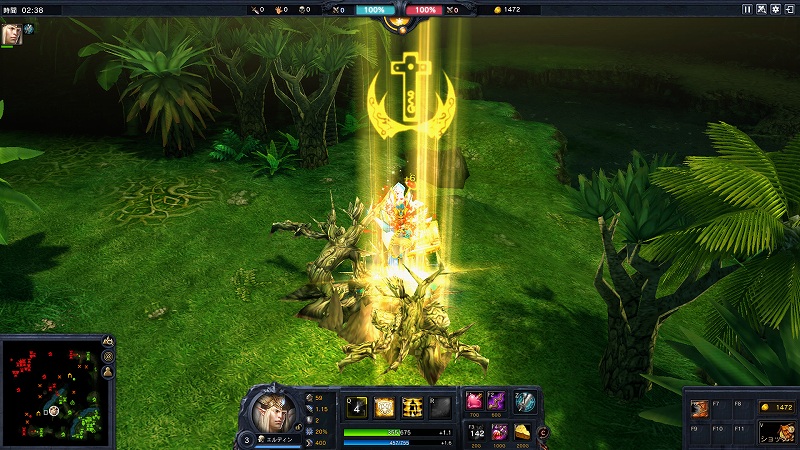
Task: Click the exit icon in the top bar
Action: (x=790, y=9)
